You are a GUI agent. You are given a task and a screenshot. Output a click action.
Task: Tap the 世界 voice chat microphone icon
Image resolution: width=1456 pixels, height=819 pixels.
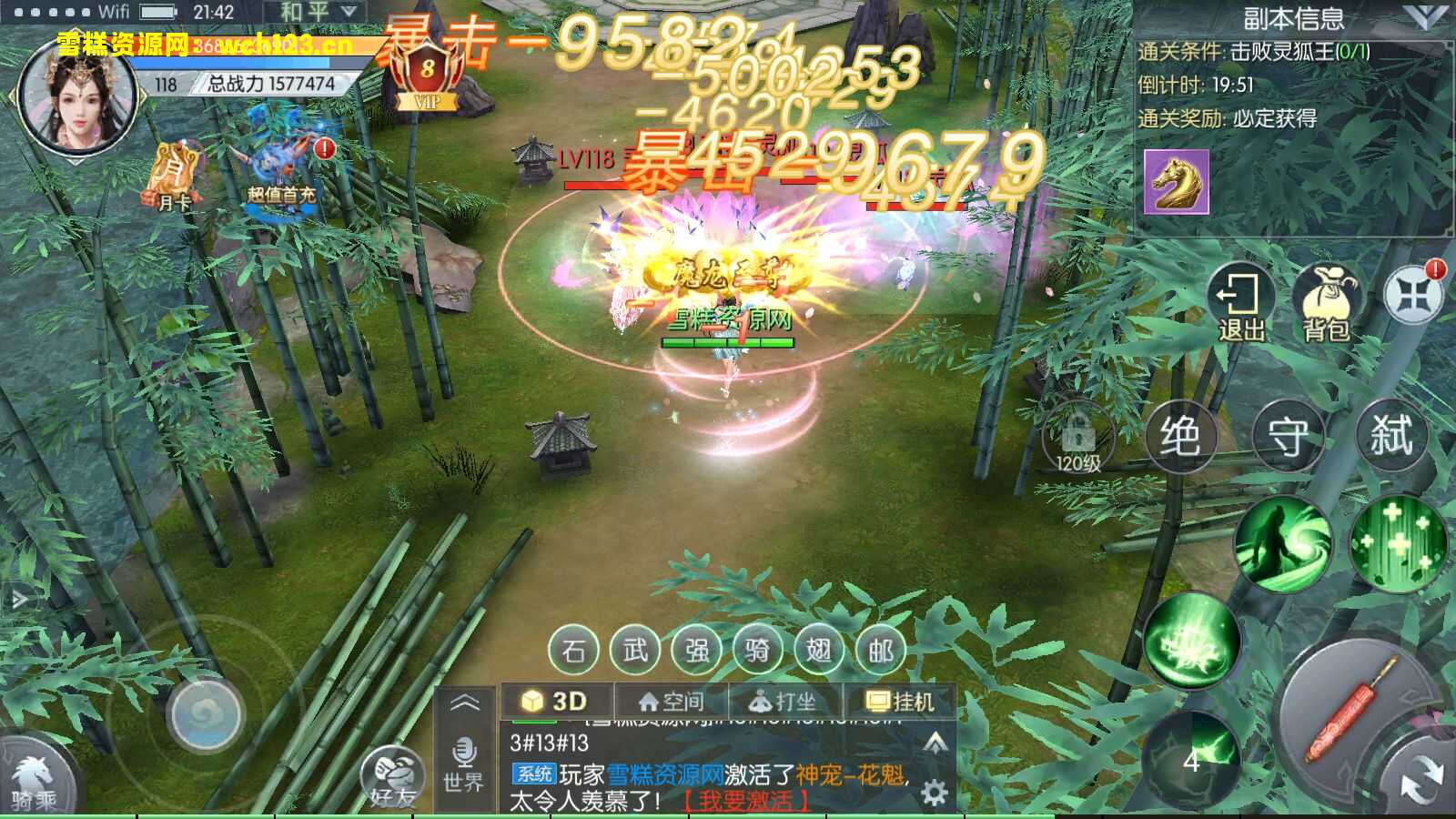coord(467,753)
